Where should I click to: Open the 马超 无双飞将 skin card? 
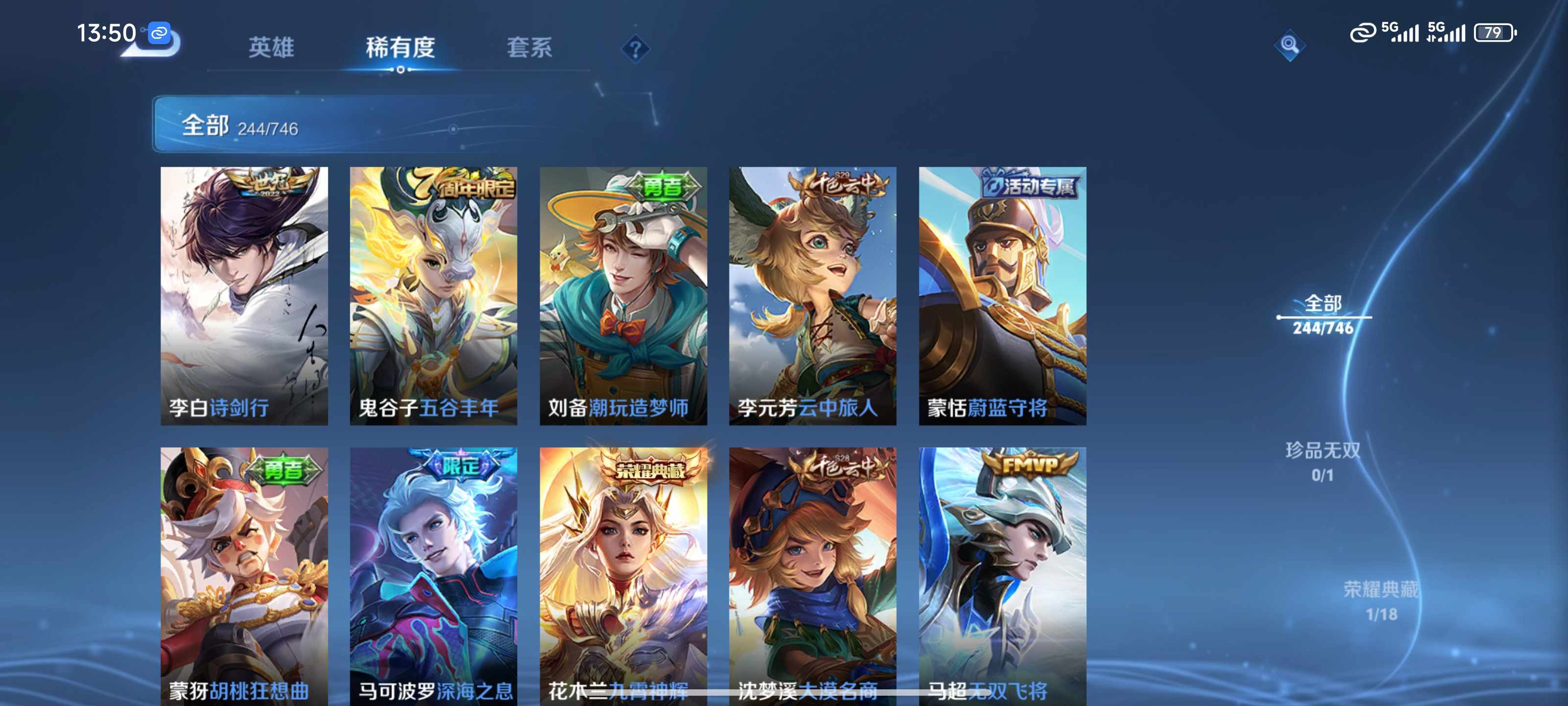[x=1002, y=576]
